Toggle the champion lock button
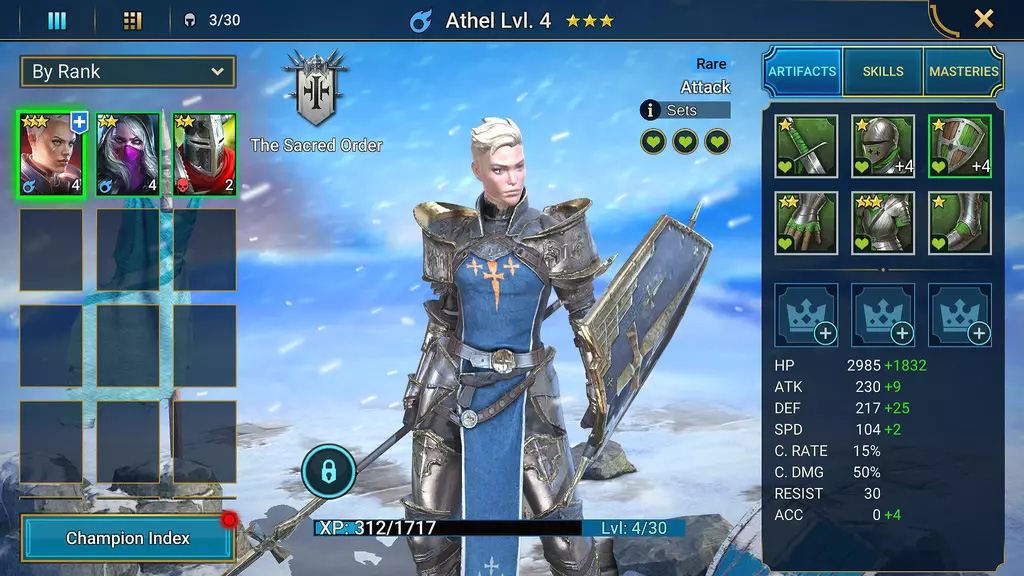The width and height of the screenshot is (1024, 576). 328,469
